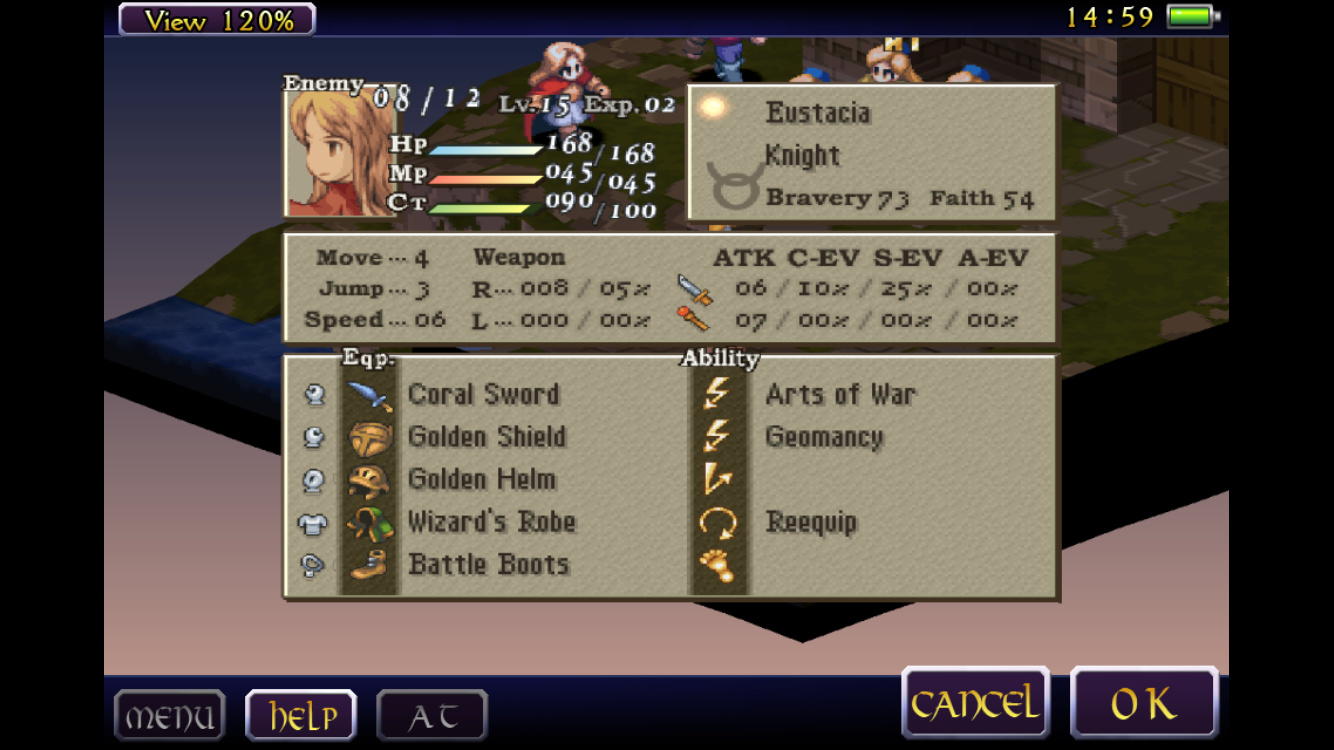
Task: Toggle the View 120% zoom button
Action: point(217,19)
